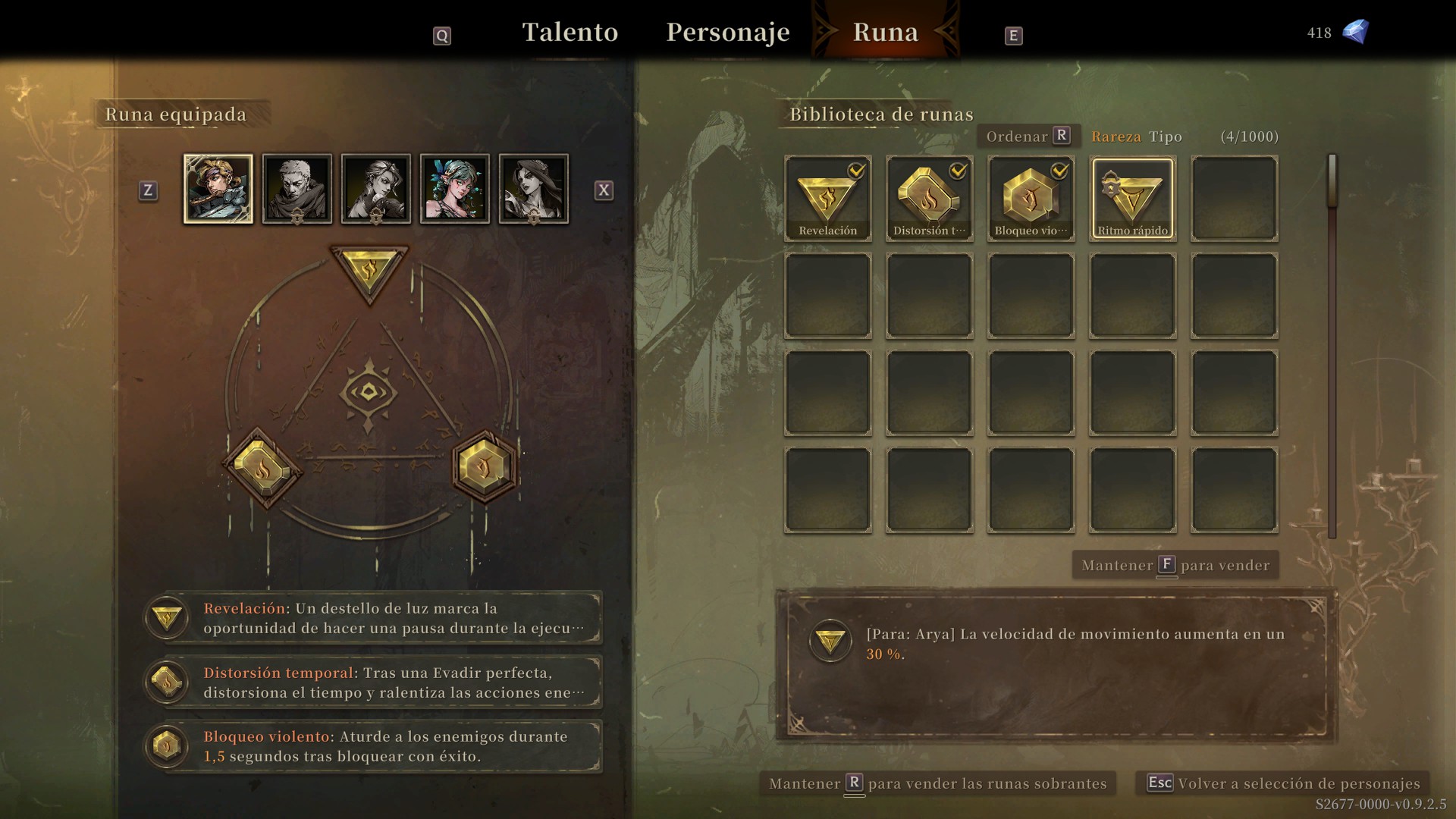Screen dimensions: 1456x819
Task: Select the equipped flame rune slot
Action: coord(262,468)
